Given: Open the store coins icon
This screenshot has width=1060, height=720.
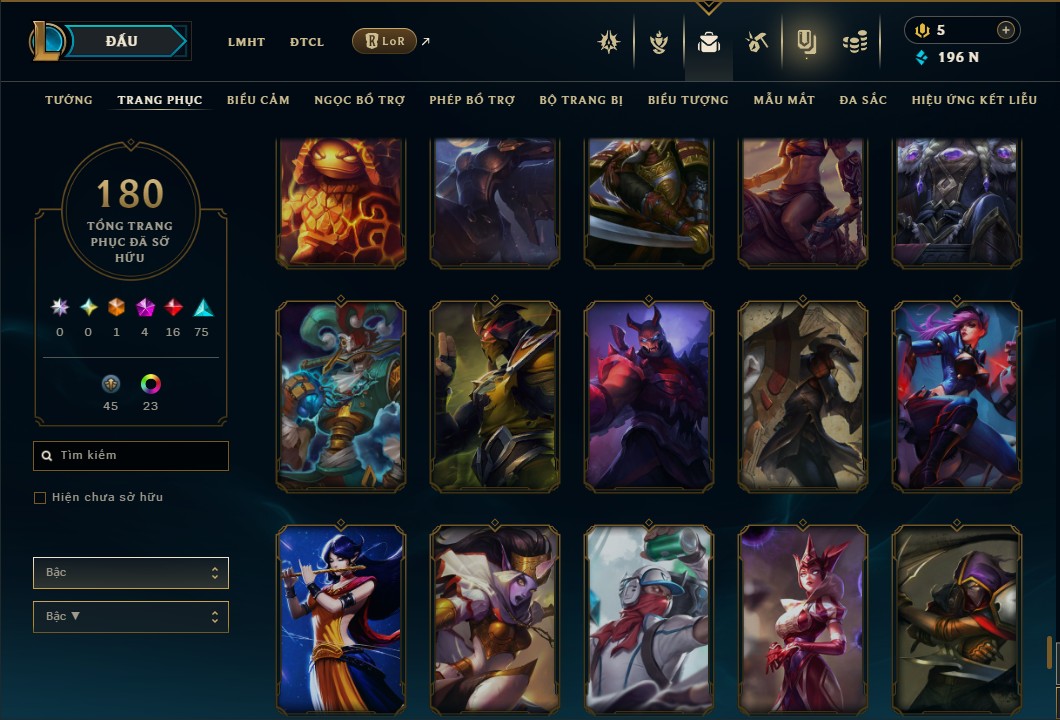Looking at the screenshot, I should click(x=854, y=42).
